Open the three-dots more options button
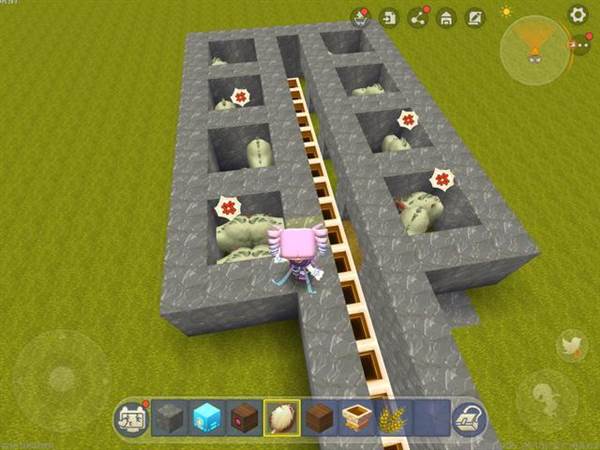Screen dimensions: 600x450 point(581,45)
